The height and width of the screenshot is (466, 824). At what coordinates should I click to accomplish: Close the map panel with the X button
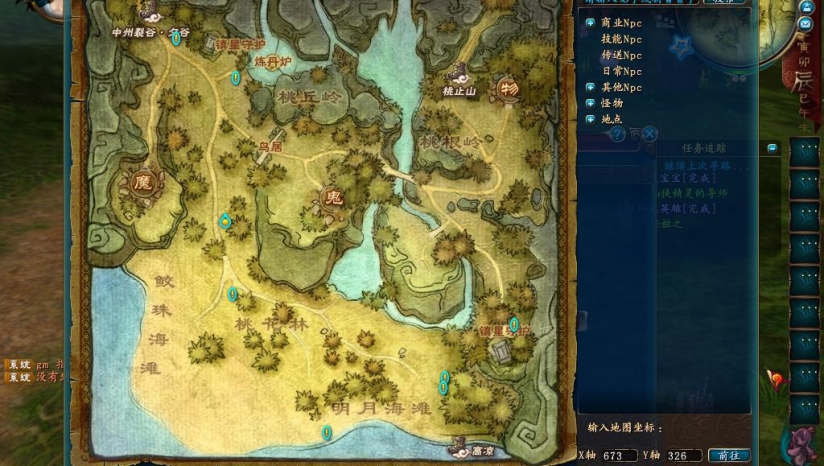click(x=649, y=133)
